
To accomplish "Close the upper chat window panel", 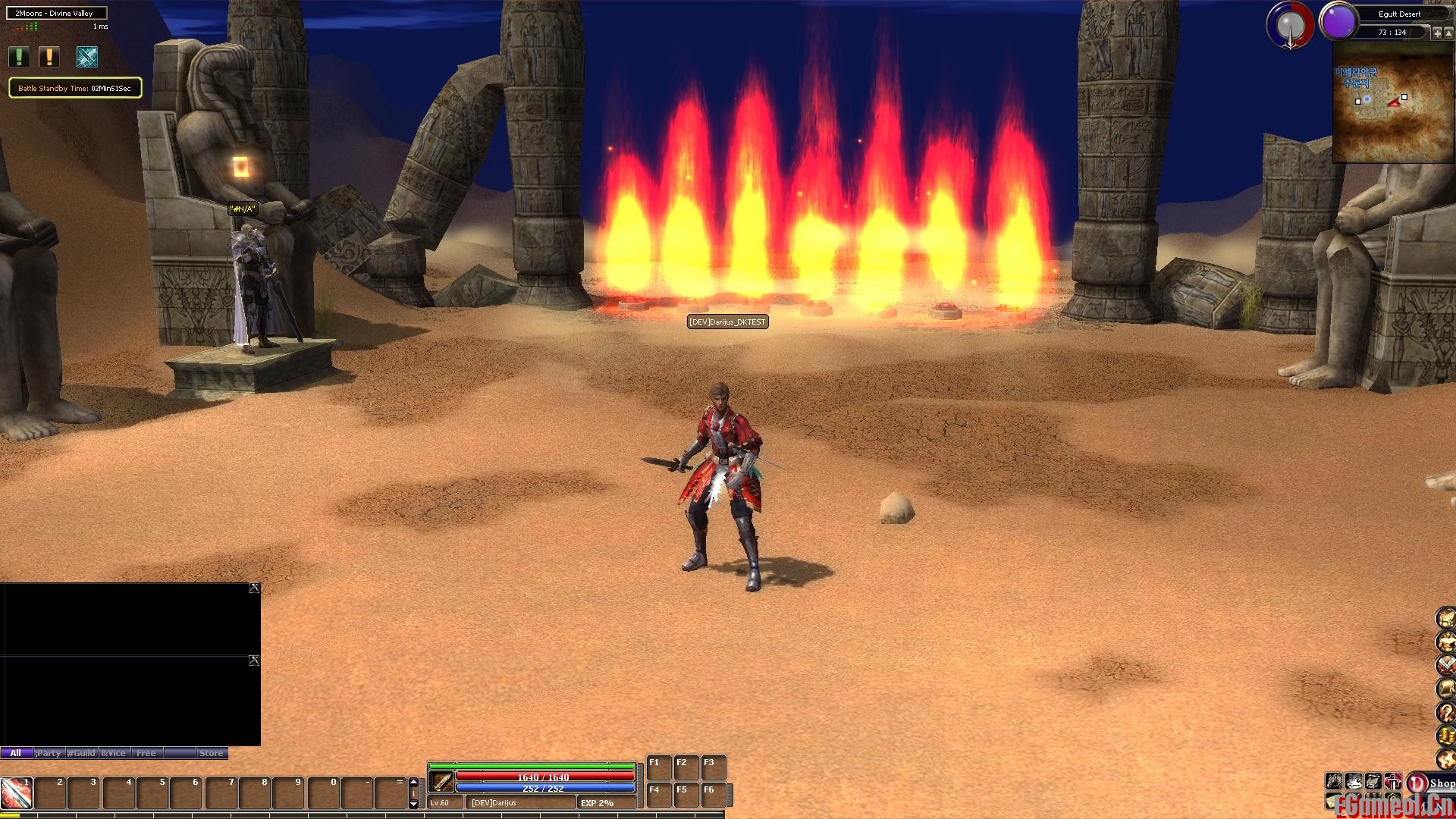I will [254, 588].
